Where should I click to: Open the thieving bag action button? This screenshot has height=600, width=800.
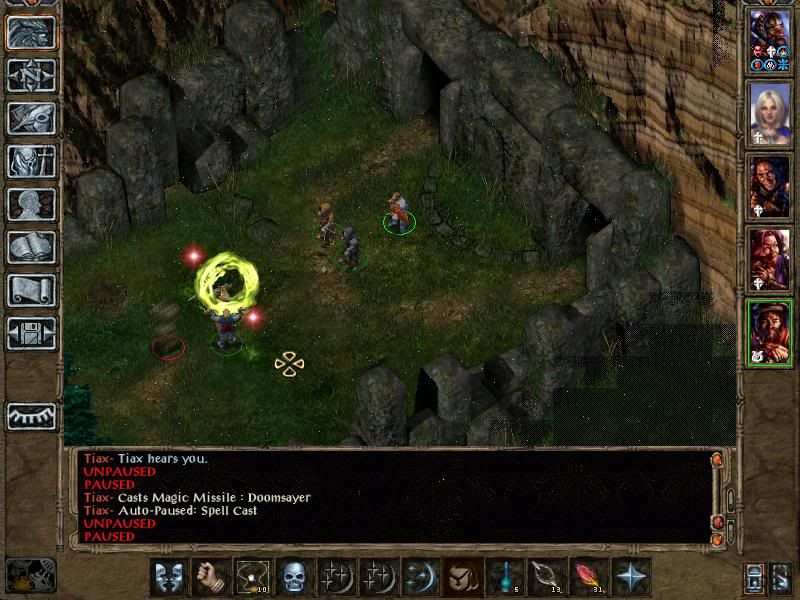(x=462, y=577)
